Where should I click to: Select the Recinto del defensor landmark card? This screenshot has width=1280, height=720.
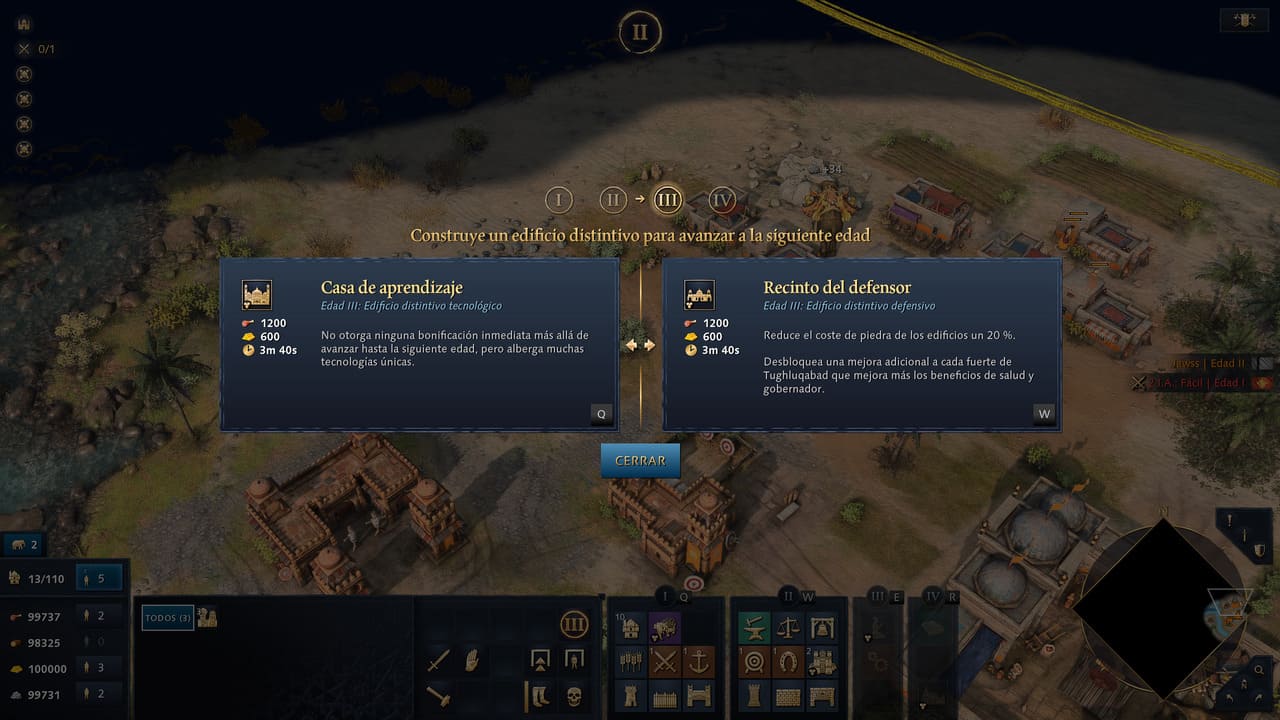[x=861, y=344]
